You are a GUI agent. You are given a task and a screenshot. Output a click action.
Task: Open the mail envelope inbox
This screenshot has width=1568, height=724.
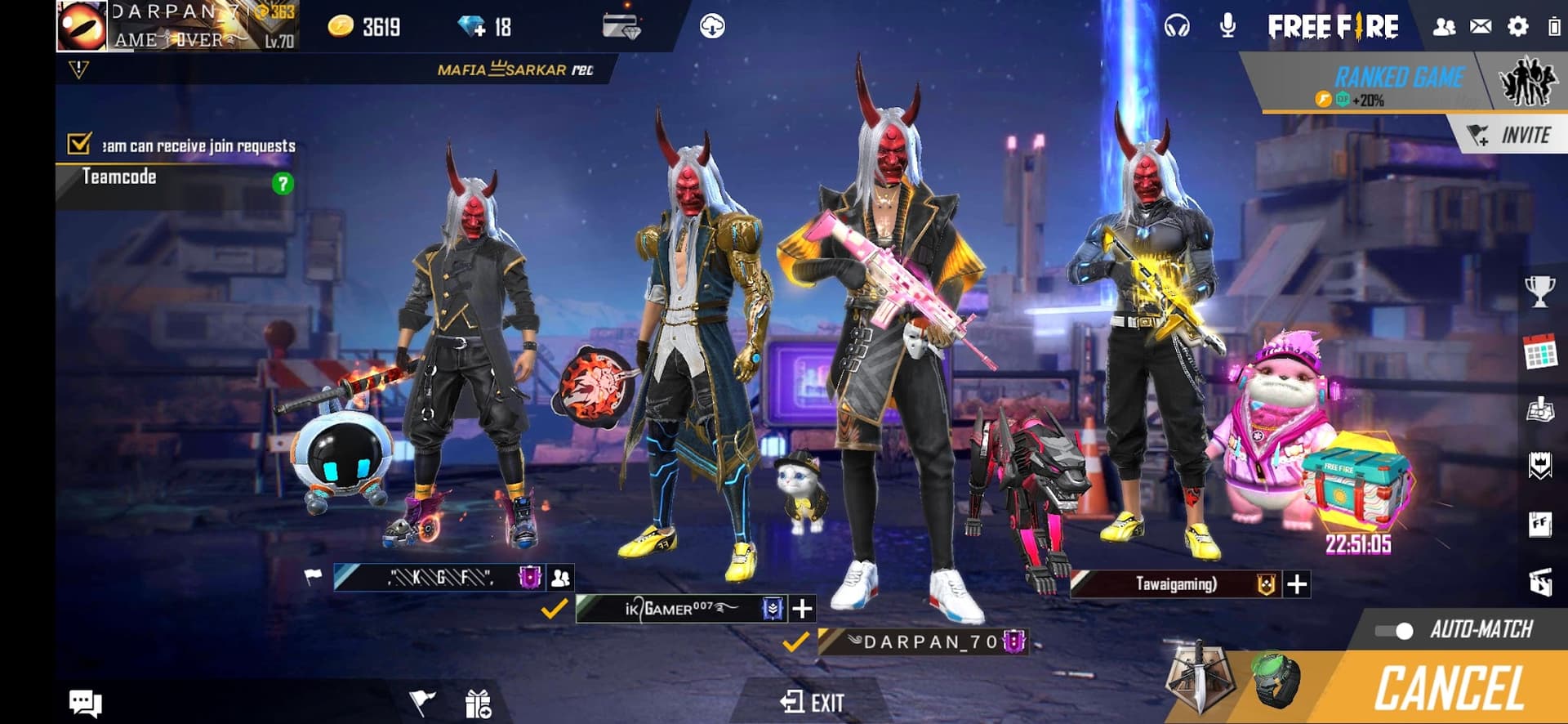click(1481, 27)
